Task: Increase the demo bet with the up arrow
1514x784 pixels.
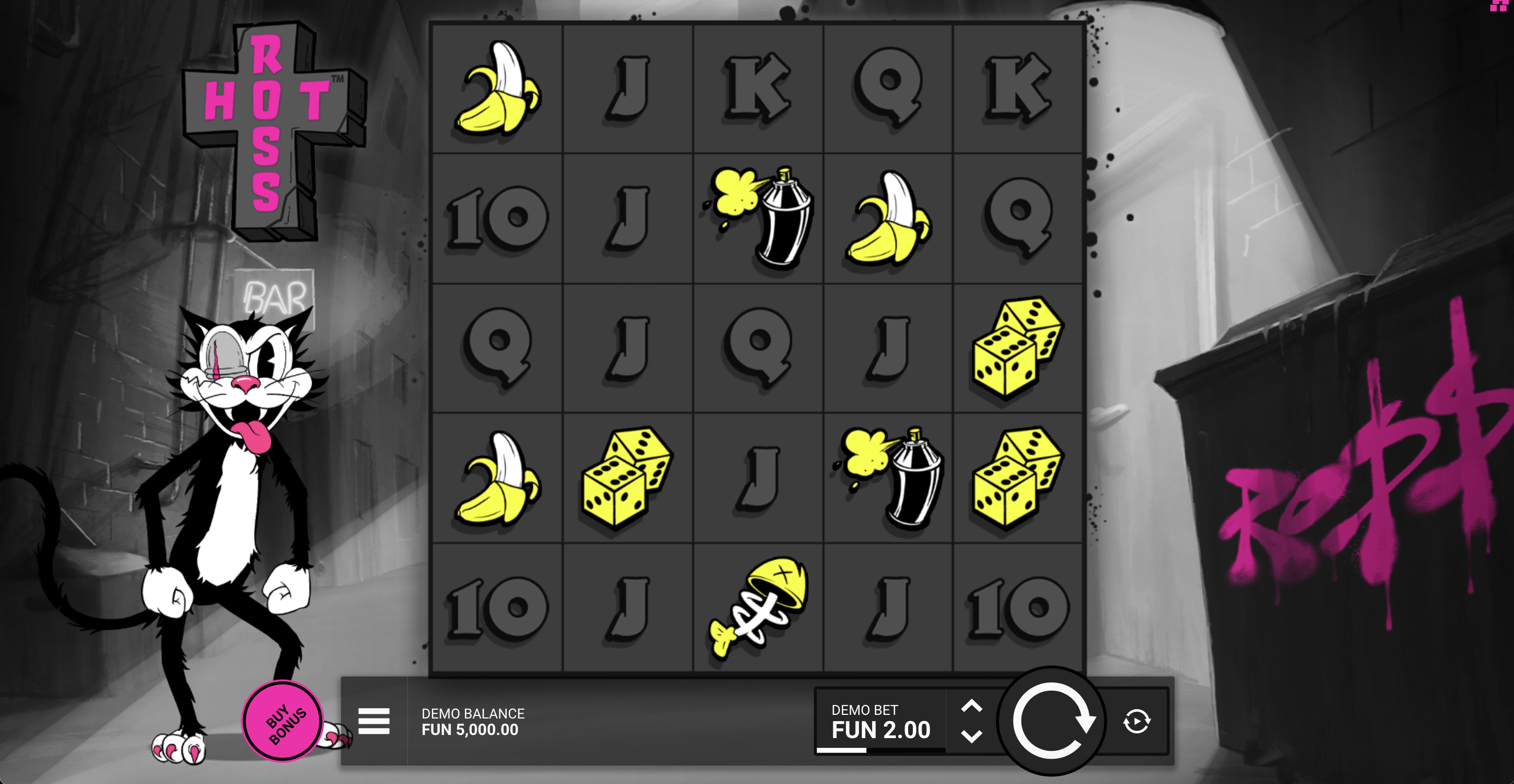Action: pos(972,706)
